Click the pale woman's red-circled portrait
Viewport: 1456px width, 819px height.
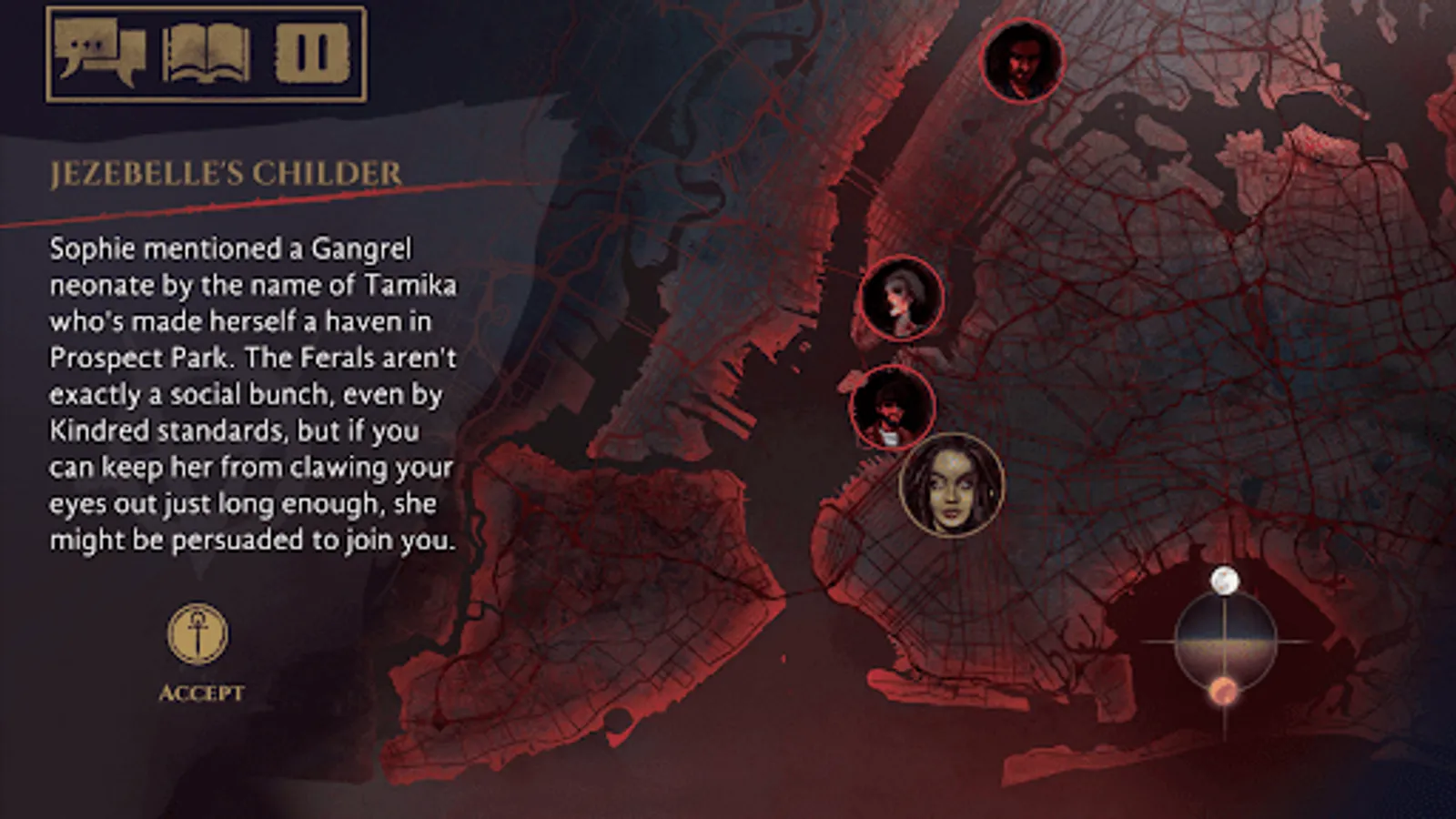(901, 298)
